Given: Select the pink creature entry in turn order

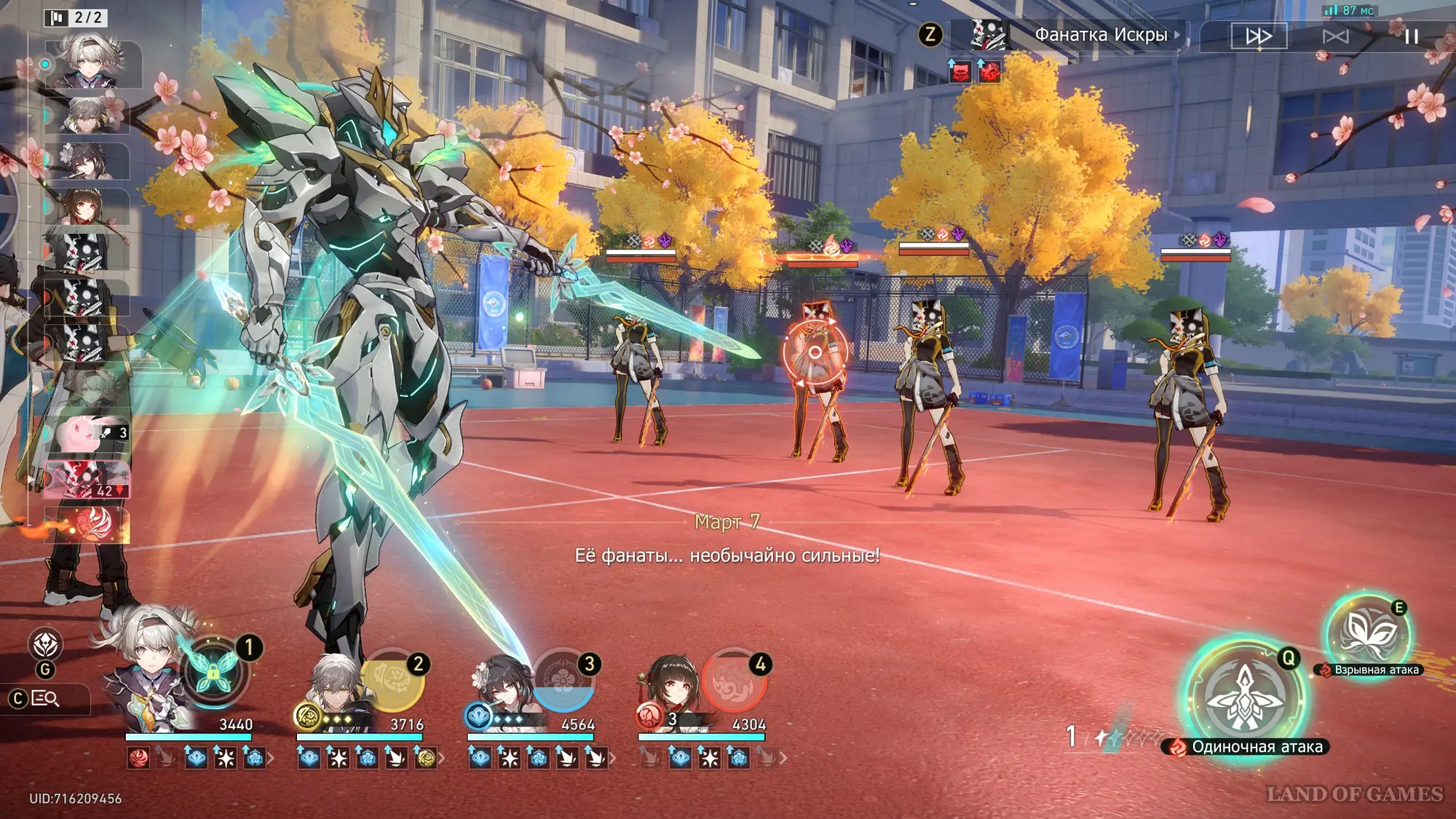Looking at the screenshot, I should 87,435.
